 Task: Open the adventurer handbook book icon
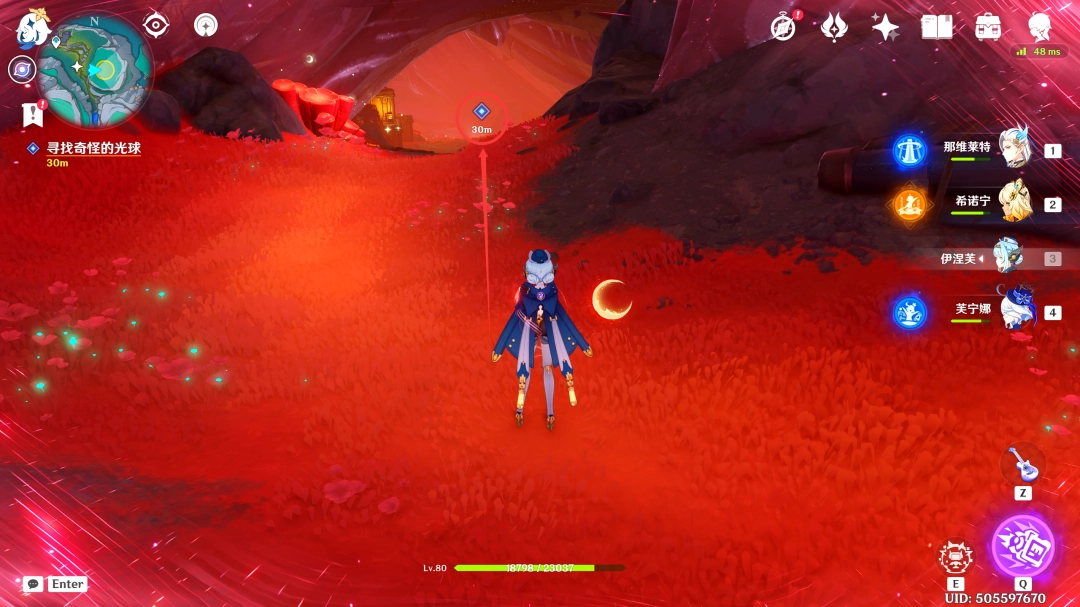(937, 27)
